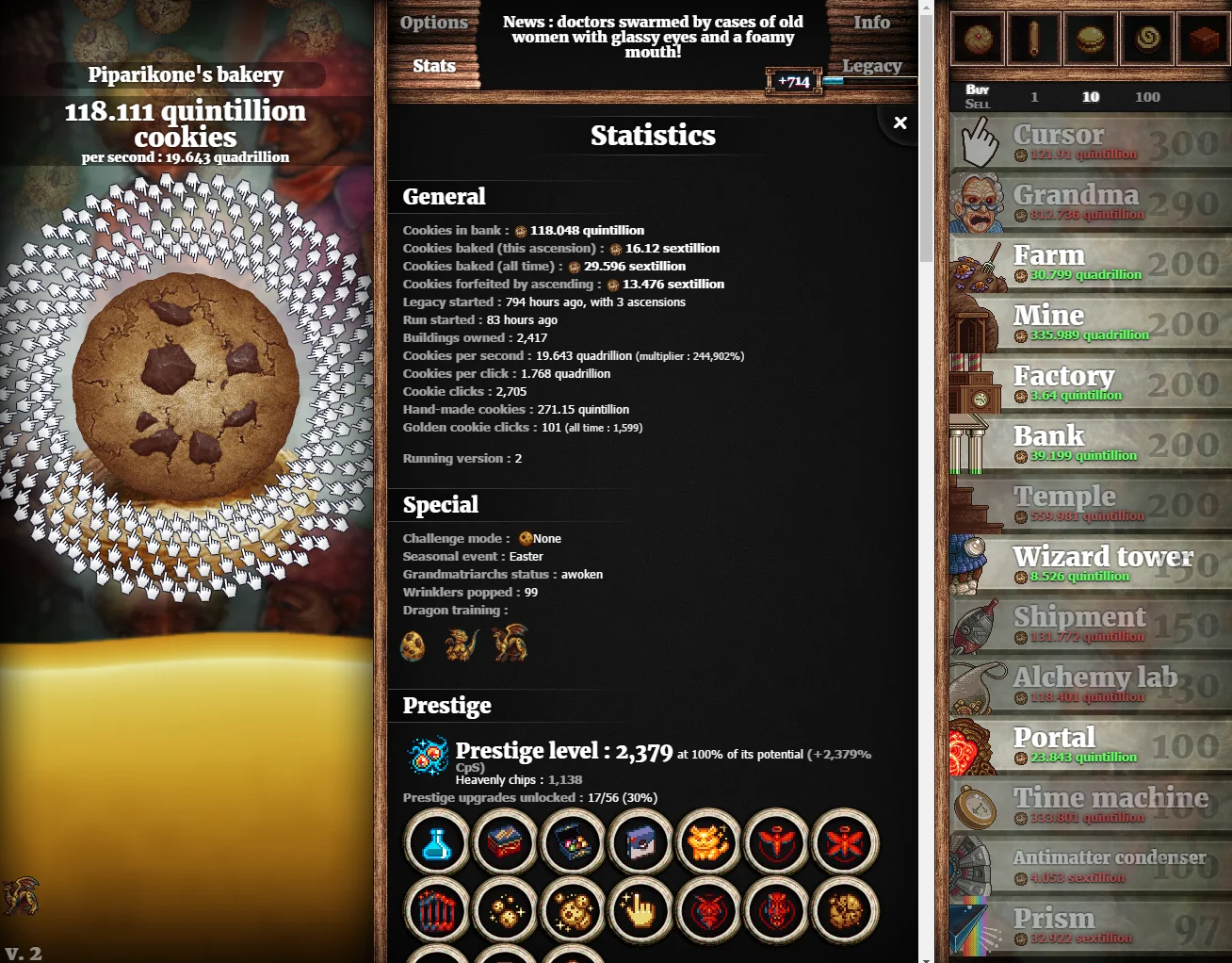View the blue potion prestige upgrade badge
Image resolution: width=1232 pixels, height=963 pixels.
click(436, 843)
